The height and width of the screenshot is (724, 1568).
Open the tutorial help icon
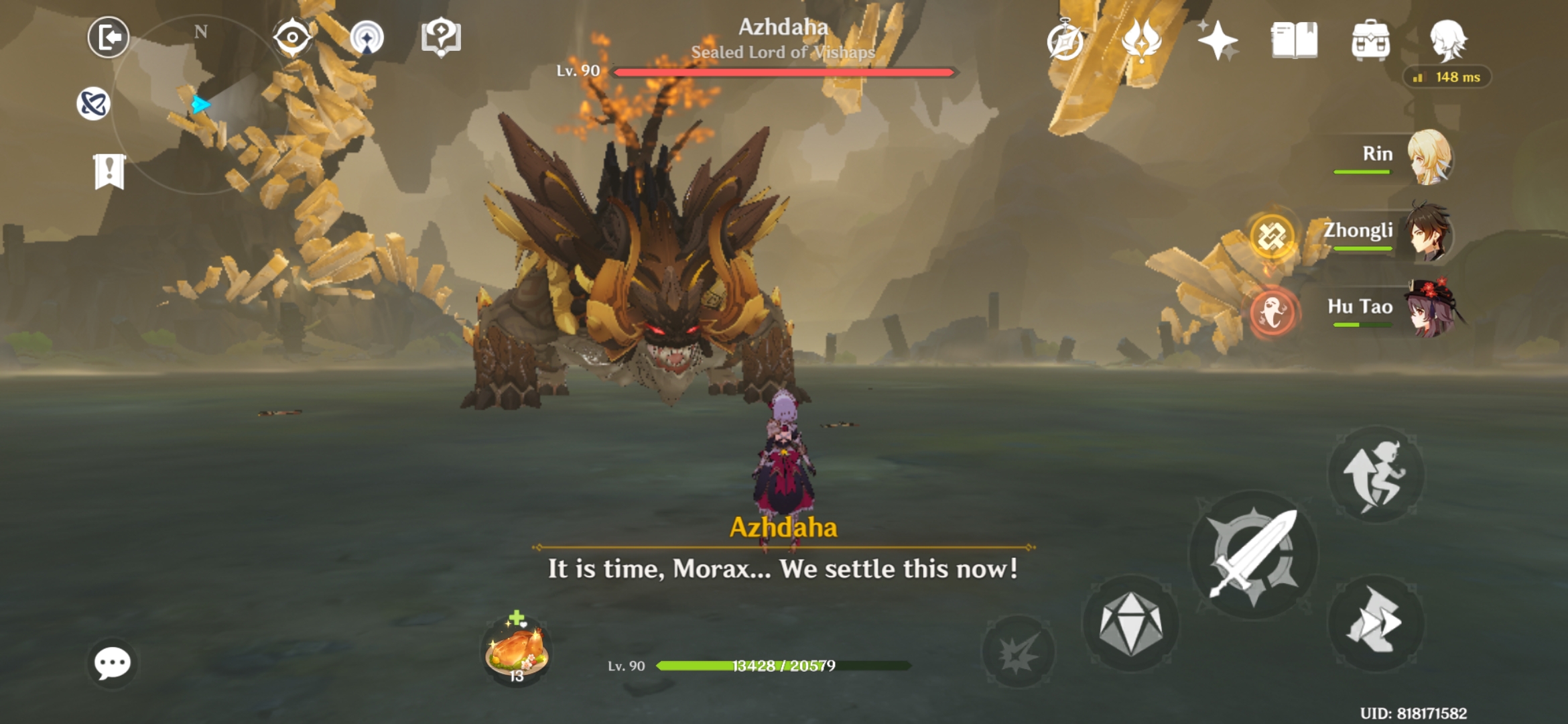pyautogui.click(x=440, y=38)
